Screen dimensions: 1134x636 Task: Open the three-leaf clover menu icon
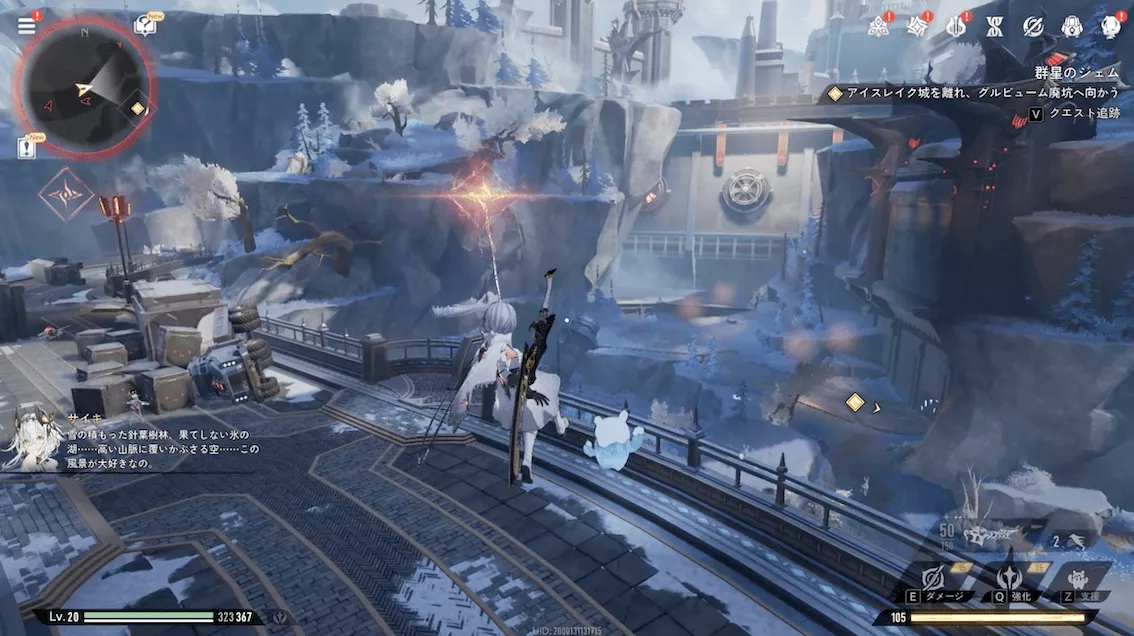pyautogui.click(x=879, y=27)
